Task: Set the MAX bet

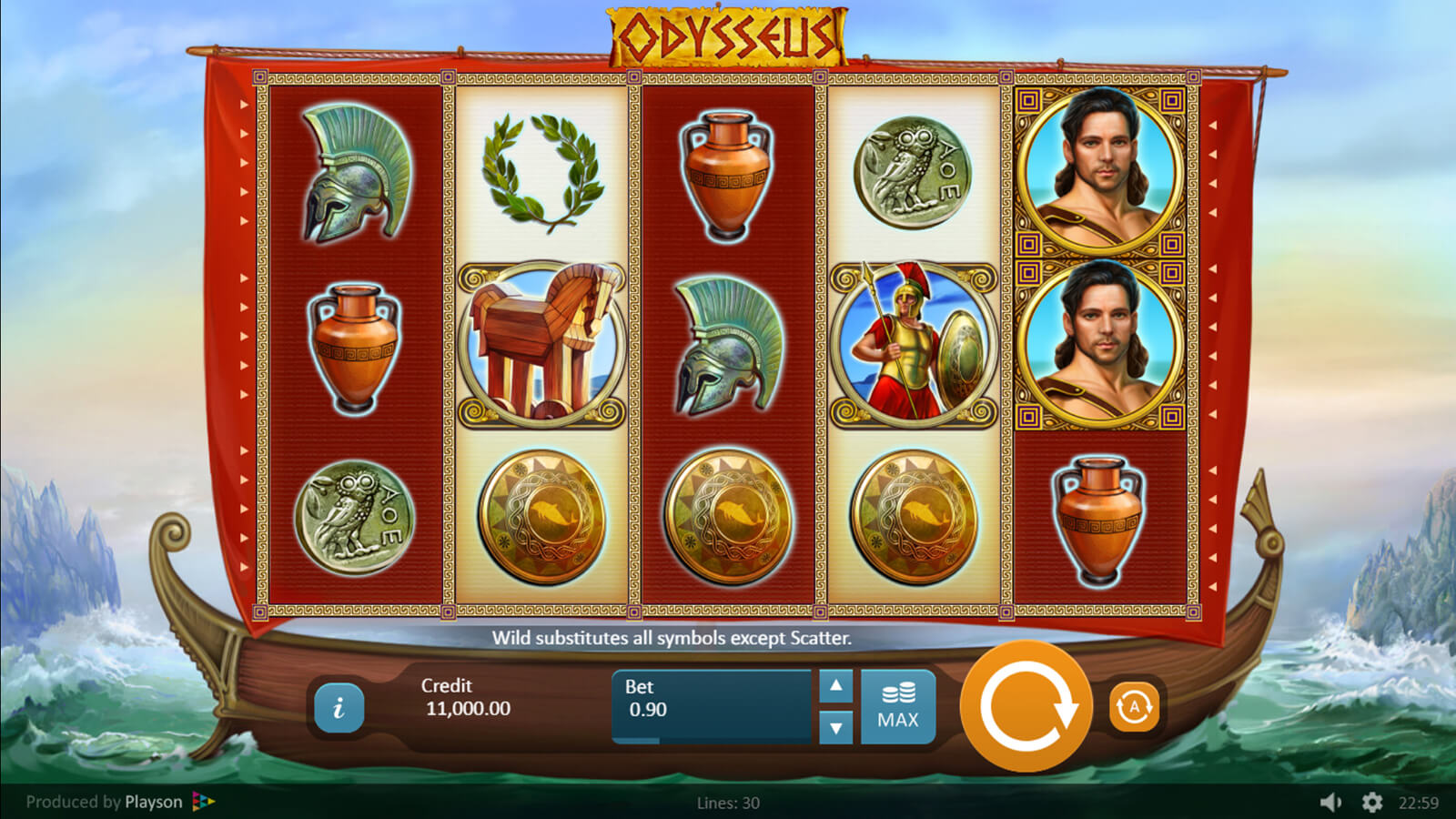Action: pyautogui.click(x=897, y=707)
